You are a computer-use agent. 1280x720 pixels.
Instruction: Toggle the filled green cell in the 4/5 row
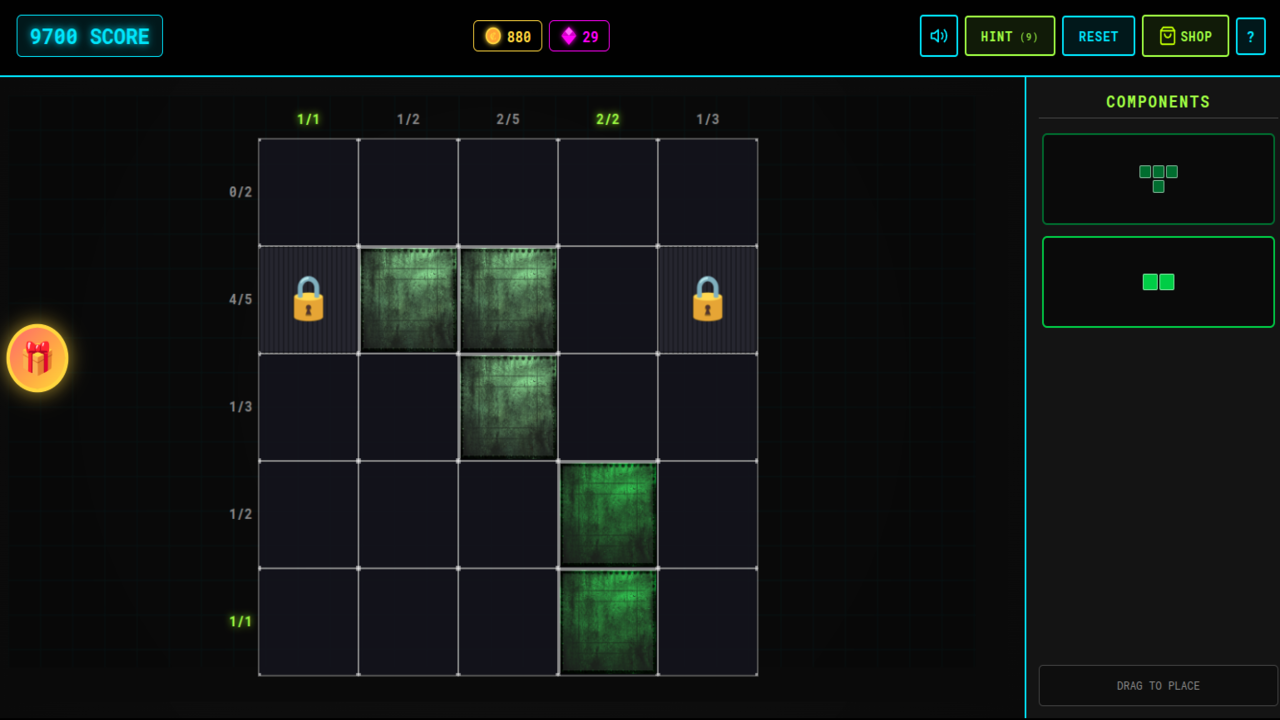(408, 299)
